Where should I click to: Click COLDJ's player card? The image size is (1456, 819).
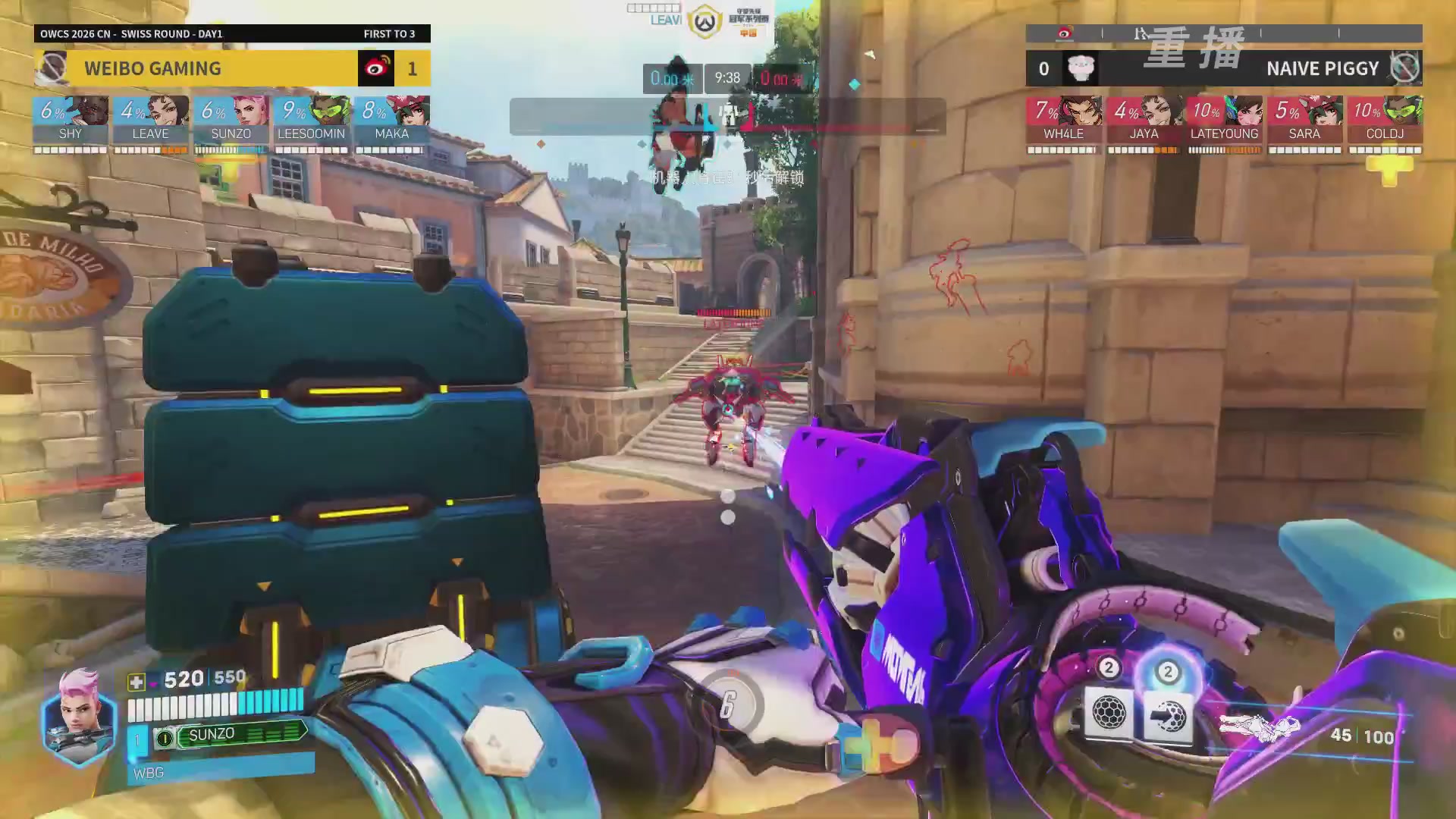(1385, 121)
